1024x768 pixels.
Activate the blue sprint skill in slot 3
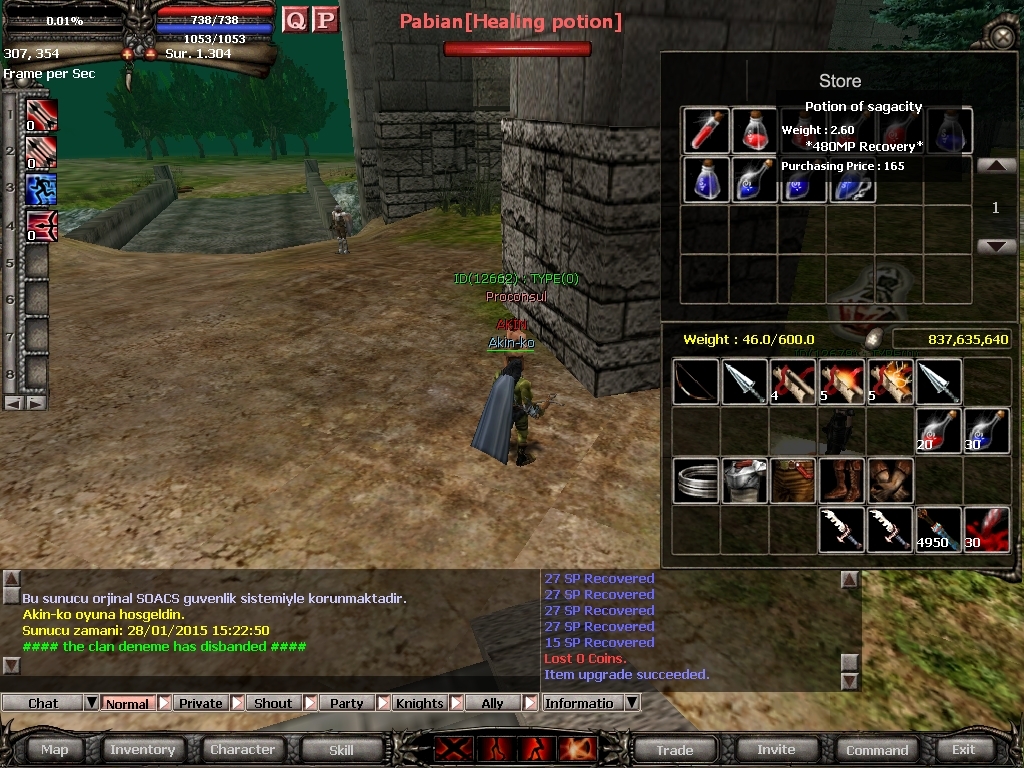40,189
